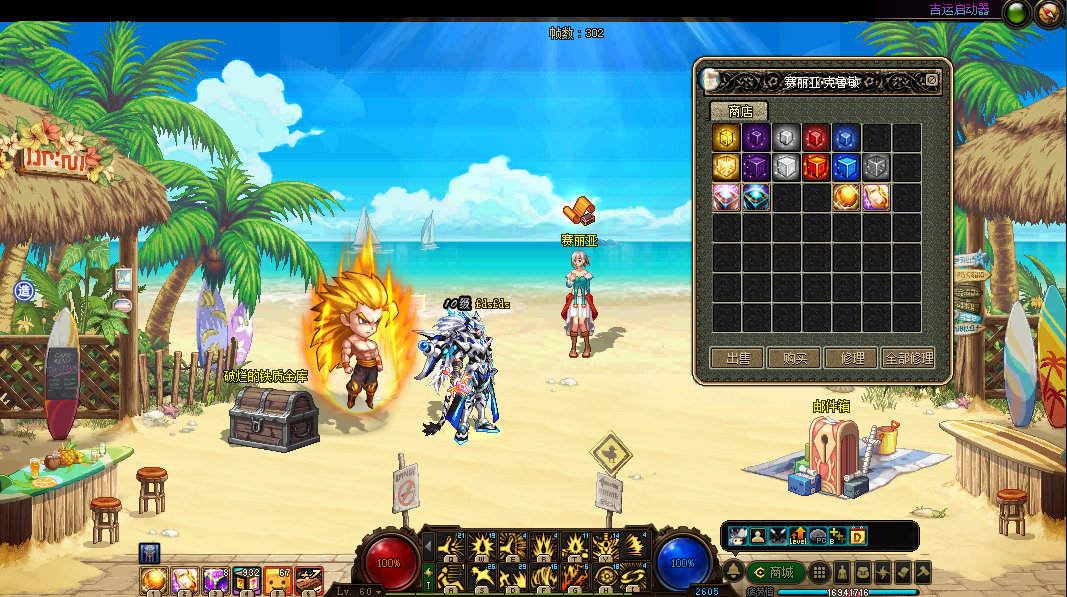Click the skill bar left arrow toggle
Screen dimensions: 1067x597
click(x=428, y=547)
